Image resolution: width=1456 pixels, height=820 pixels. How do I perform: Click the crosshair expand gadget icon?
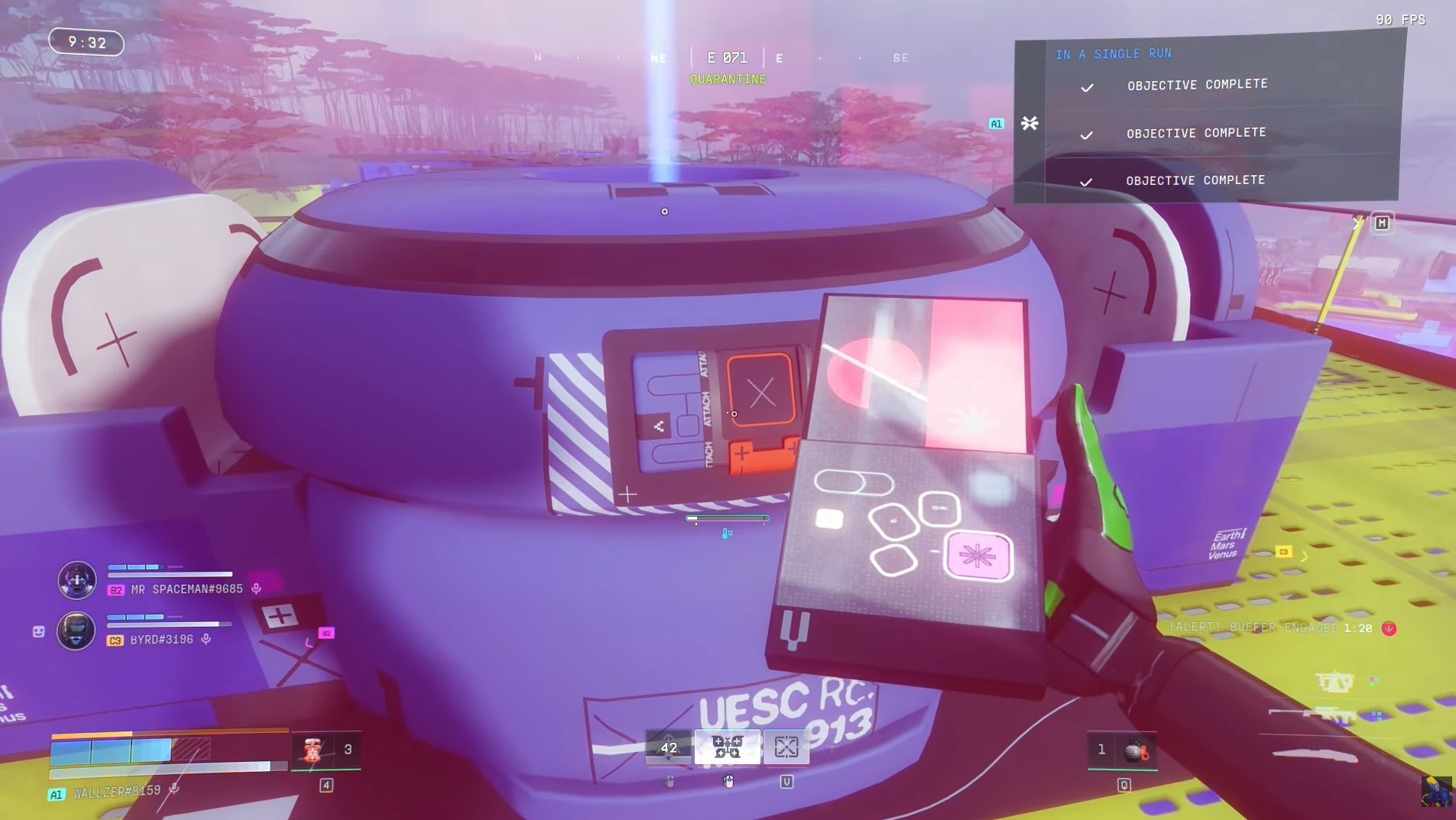click(785, 747)
